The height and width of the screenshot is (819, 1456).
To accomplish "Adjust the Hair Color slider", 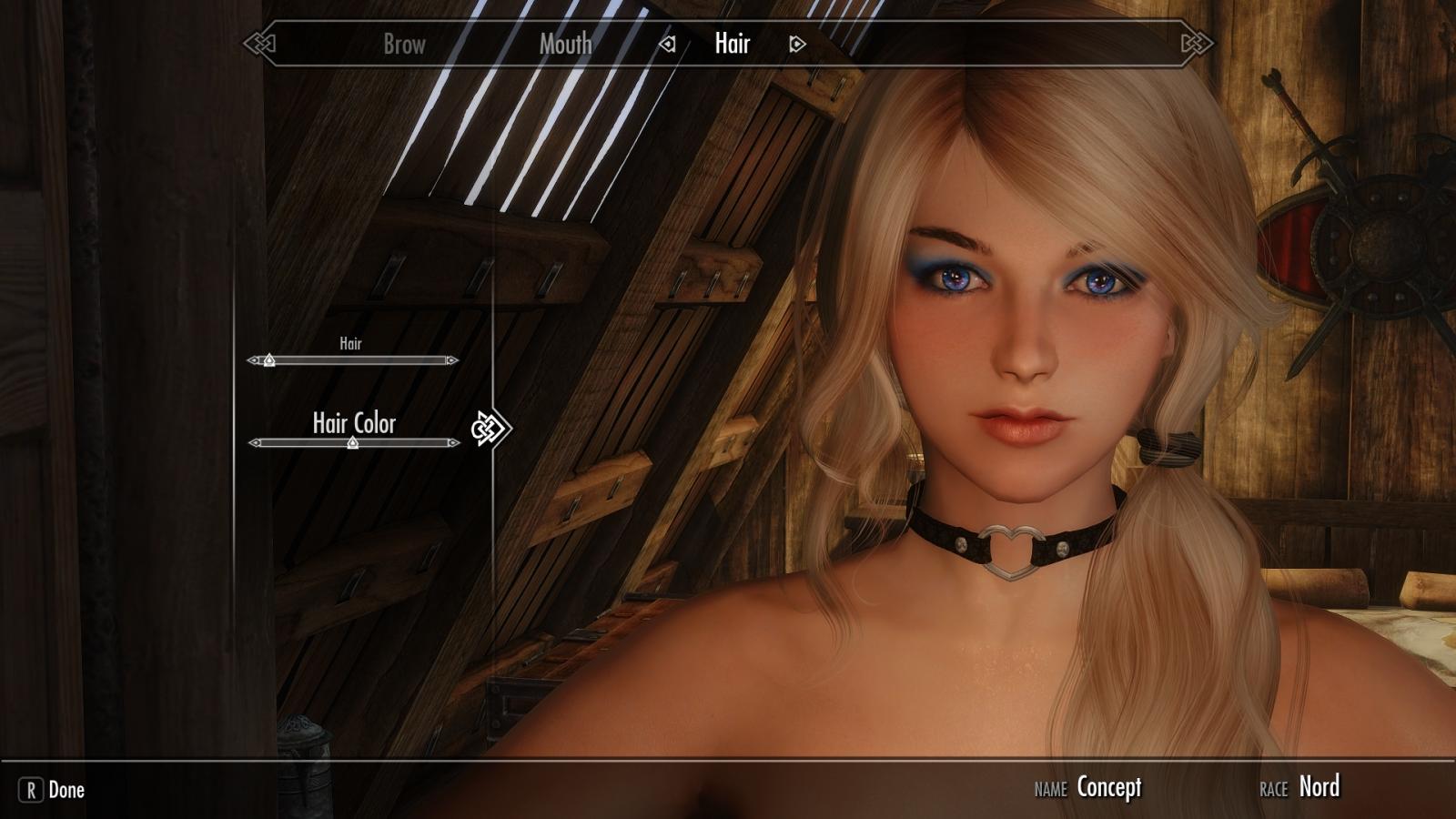I will point(353,443).
